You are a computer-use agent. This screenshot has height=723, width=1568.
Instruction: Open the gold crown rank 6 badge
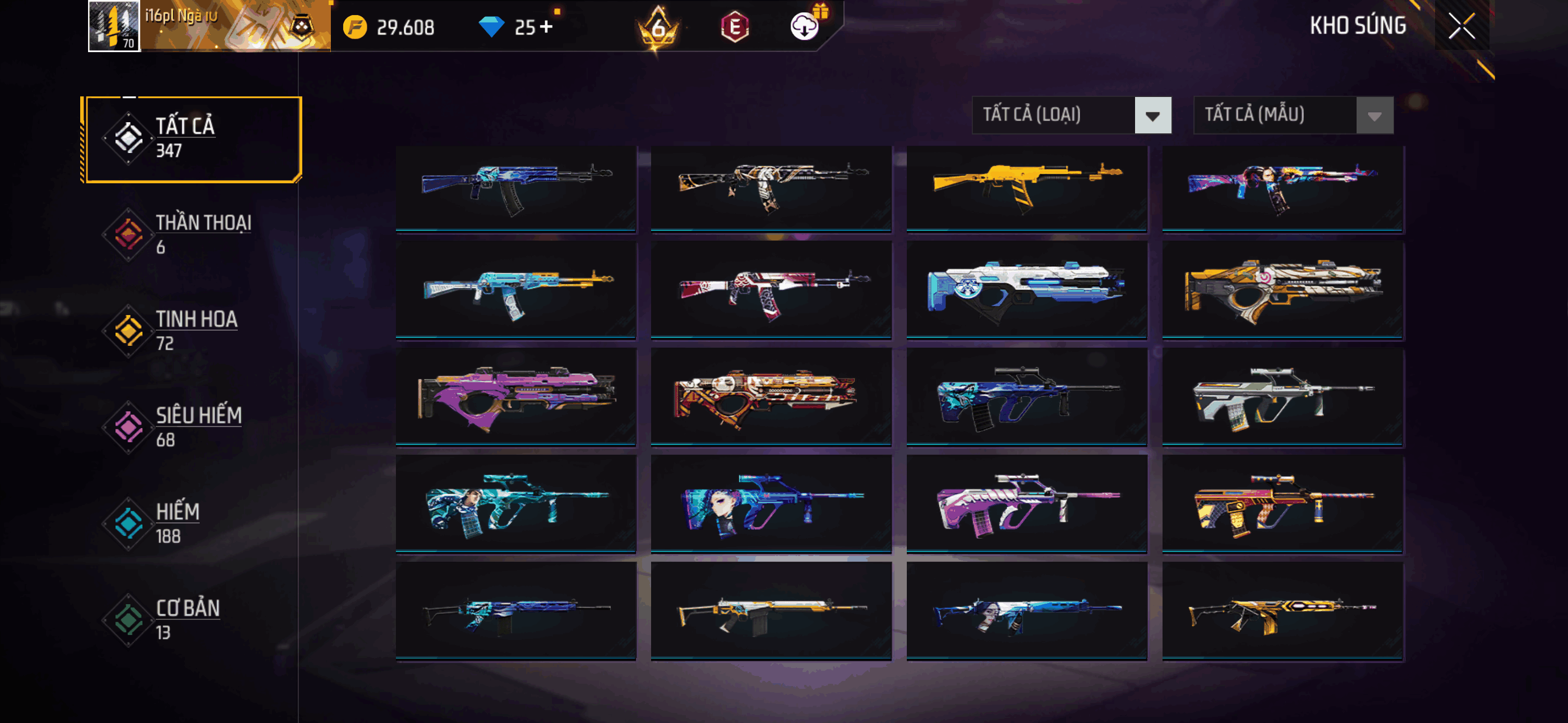[657, 27]
